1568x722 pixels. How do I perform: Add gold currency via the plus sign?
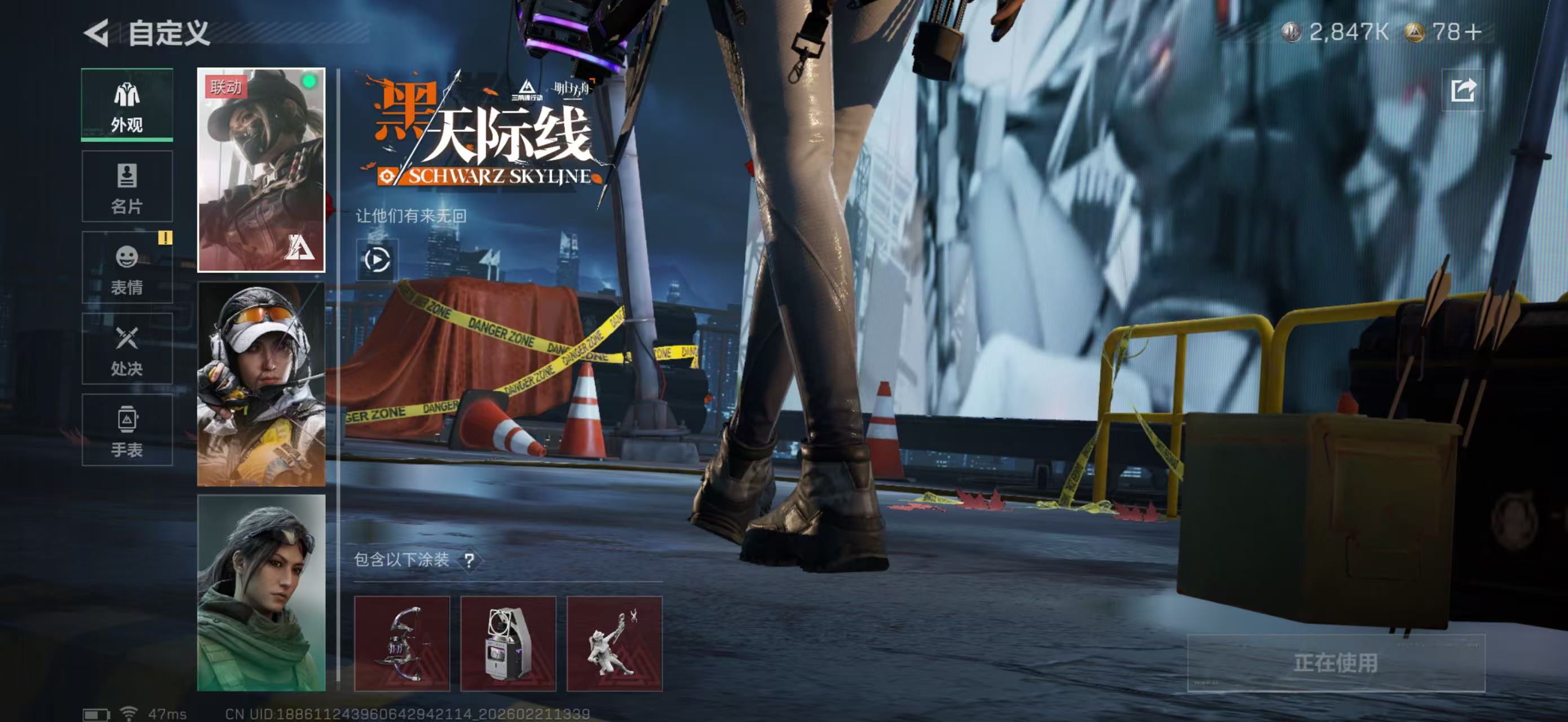pyautogui.click(x=1473, y=32)
